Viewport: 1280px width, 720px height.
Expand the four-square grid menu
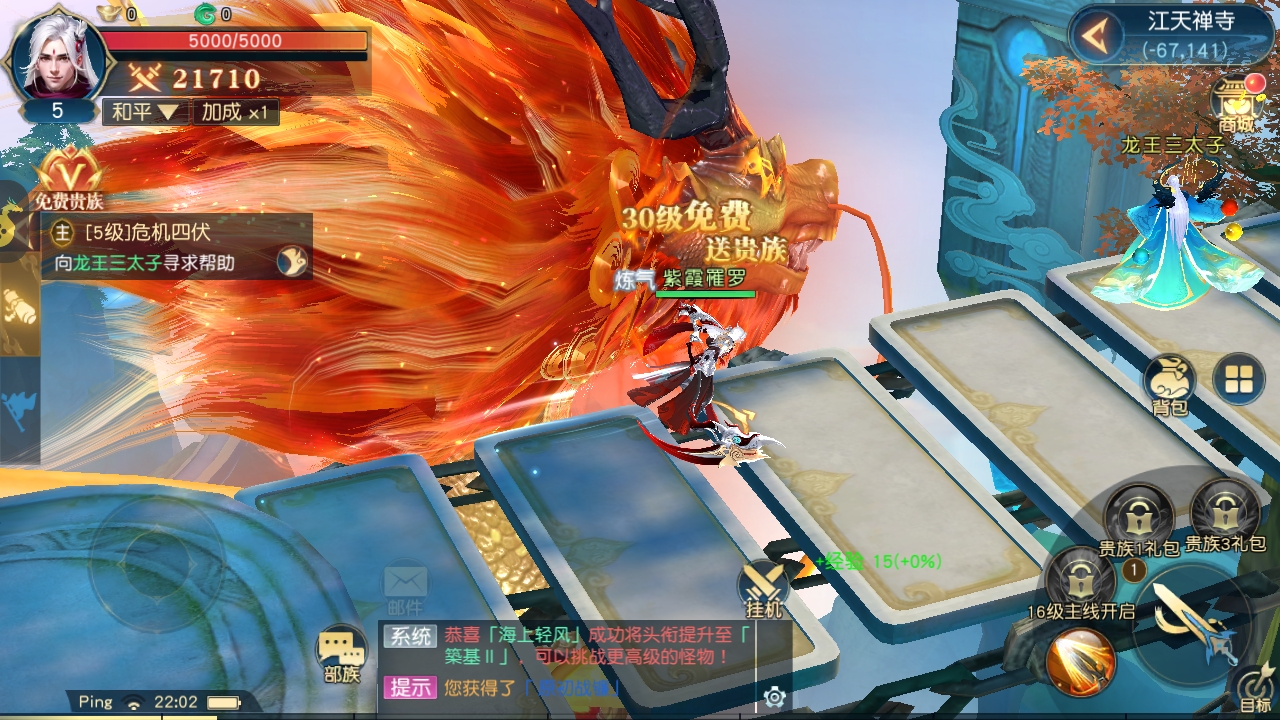coord(1238,379)
